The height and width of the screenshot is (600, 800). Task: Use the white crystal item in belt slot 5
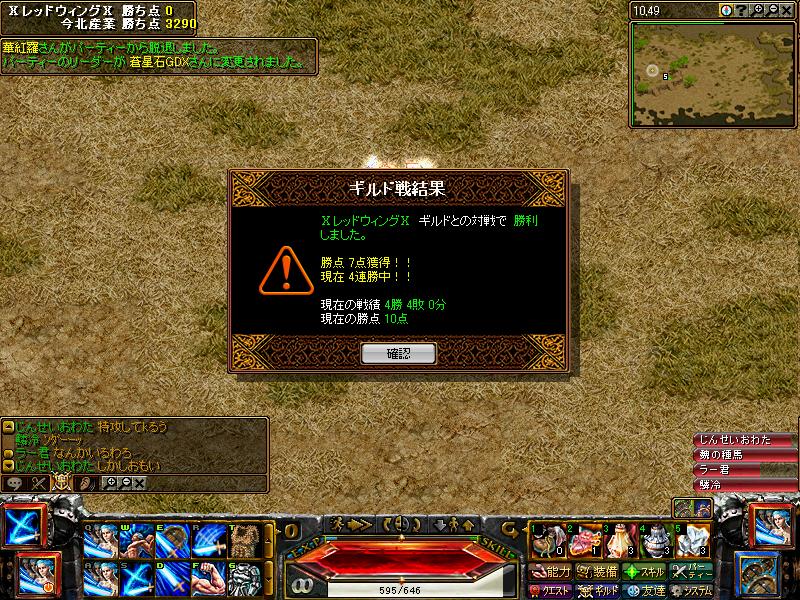tap(693, 541)
